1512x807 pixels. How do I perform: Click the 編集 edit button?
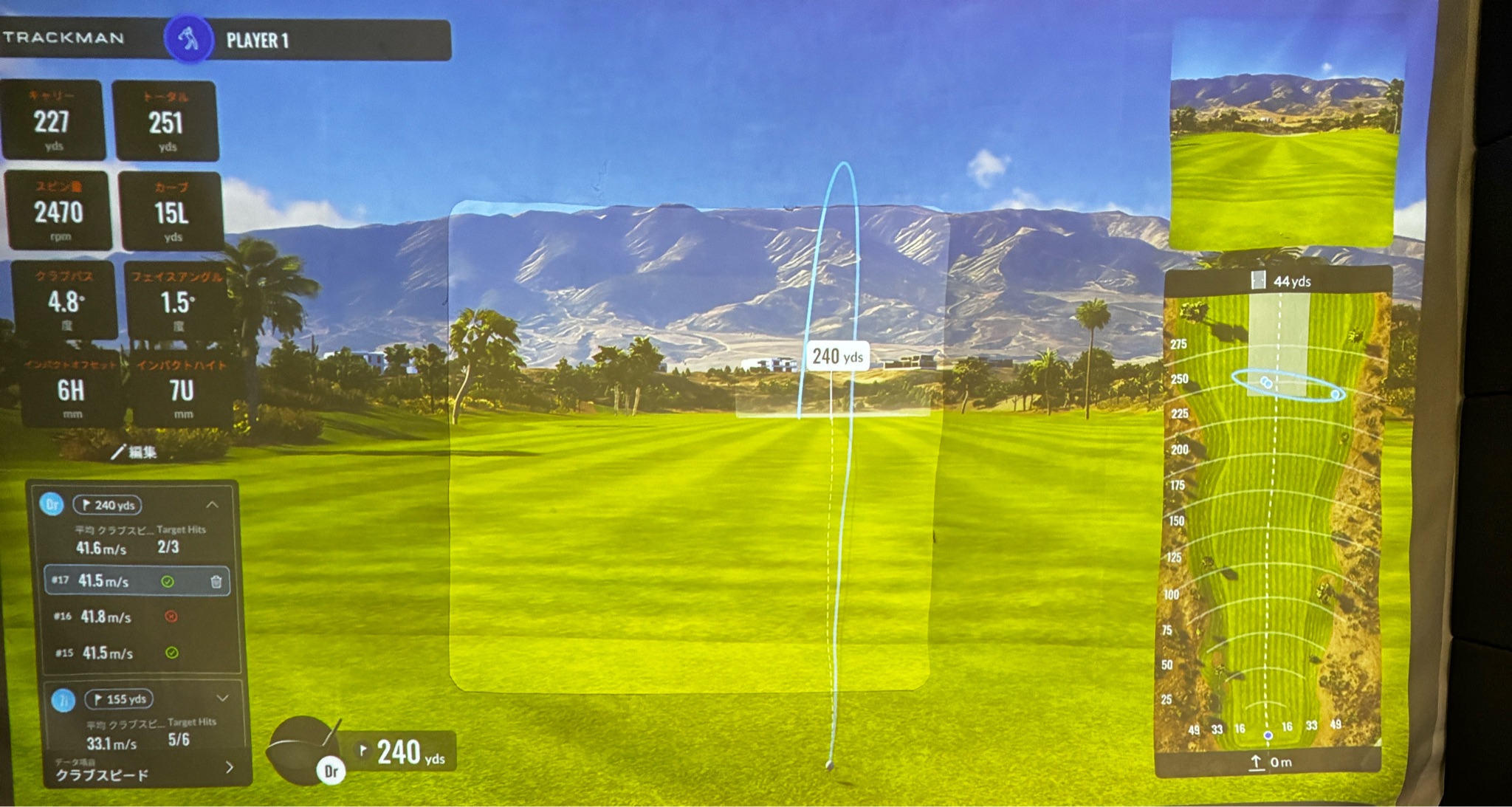tap(135, 452)
